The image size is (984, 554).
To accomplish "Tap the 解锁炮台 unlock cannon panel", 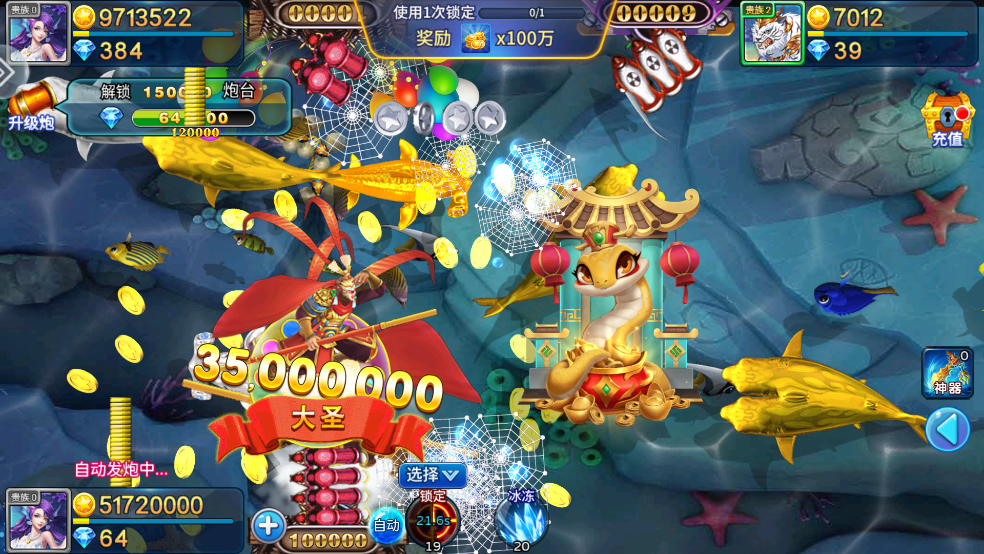I will click(178, 107).
